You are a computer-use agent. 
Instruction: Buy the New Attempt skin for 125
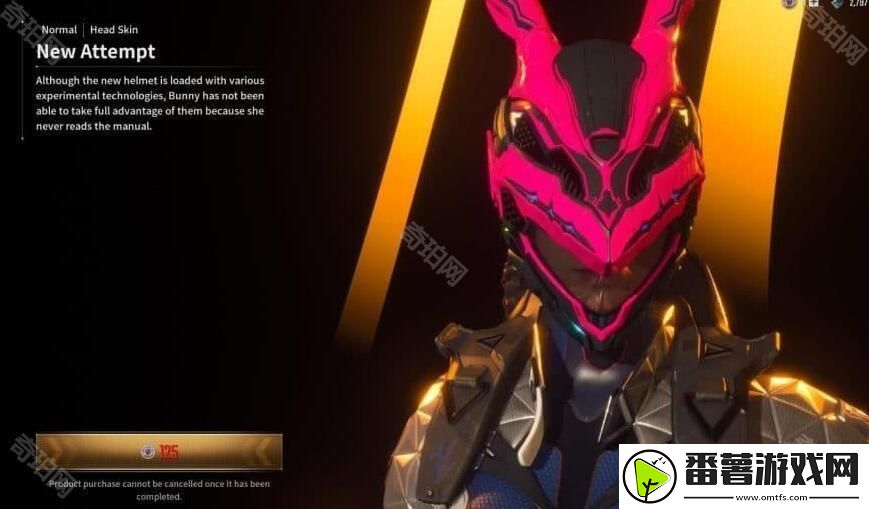tap(159, 452)
